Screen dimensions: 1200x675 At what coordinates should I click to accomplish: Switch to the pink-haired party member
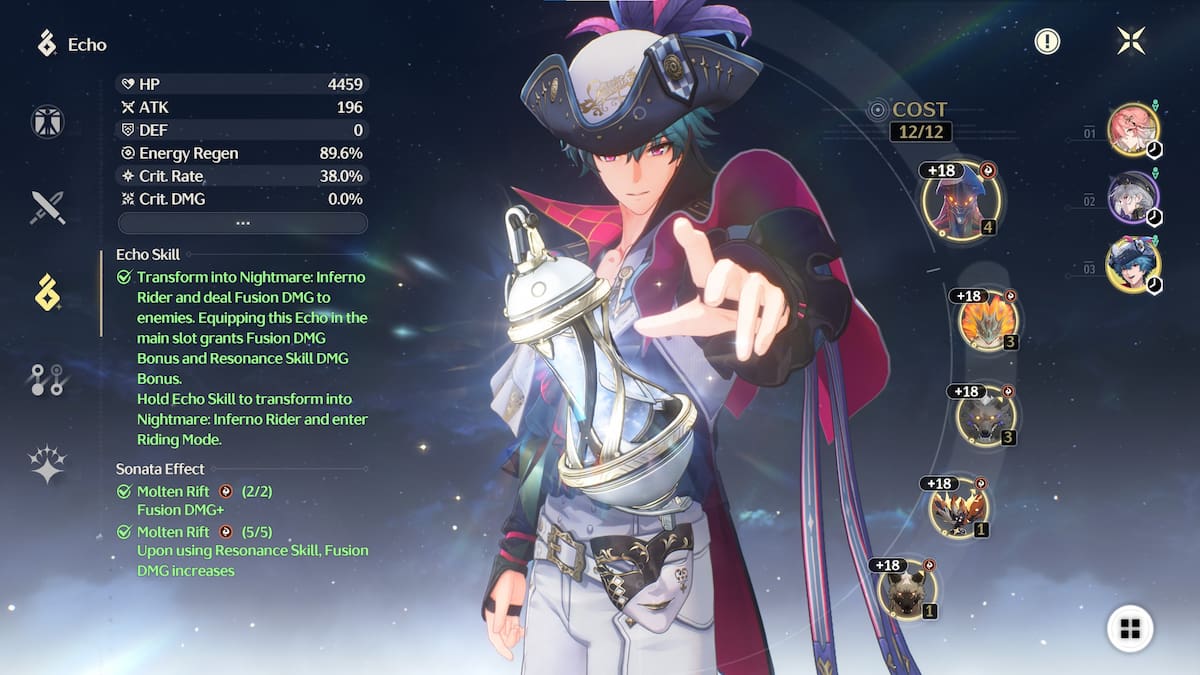1133,130
